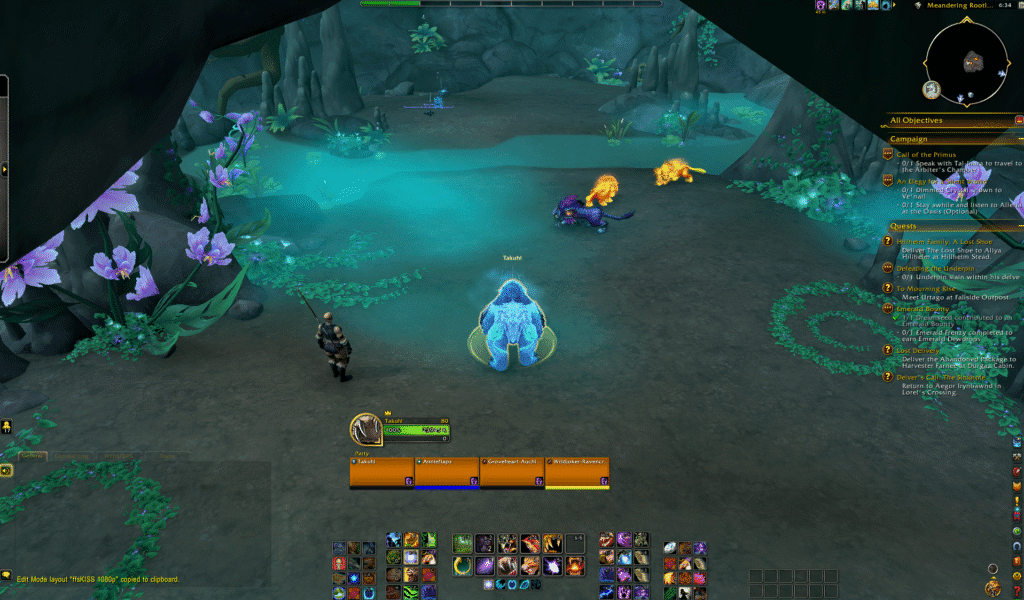Open the red question mark help button
Screen dimensions: 1024x600
[1017, 591]
